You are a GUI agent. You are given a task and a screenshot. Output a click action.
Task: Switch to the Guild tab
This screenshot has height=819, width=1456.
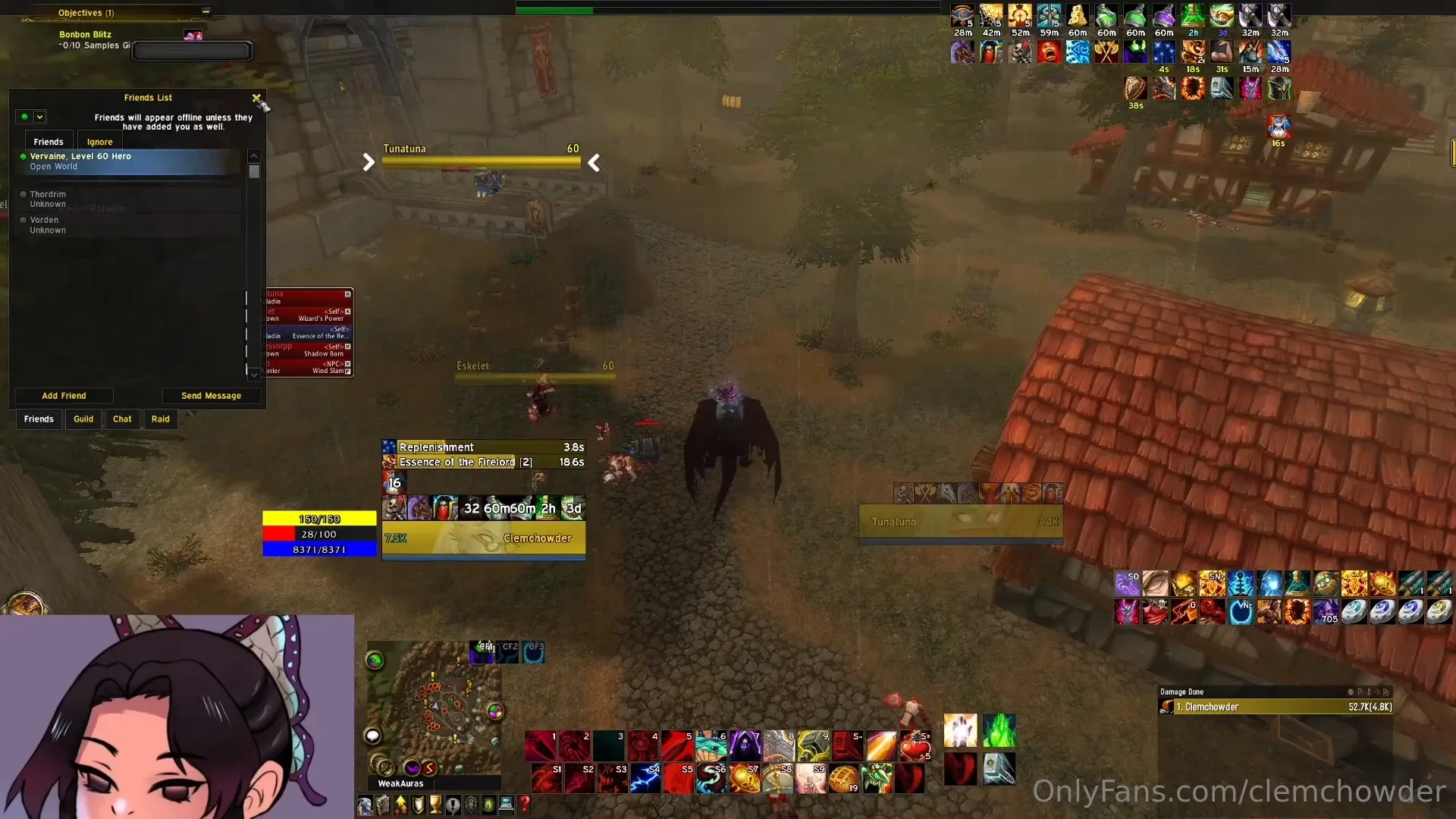[83, 419]
